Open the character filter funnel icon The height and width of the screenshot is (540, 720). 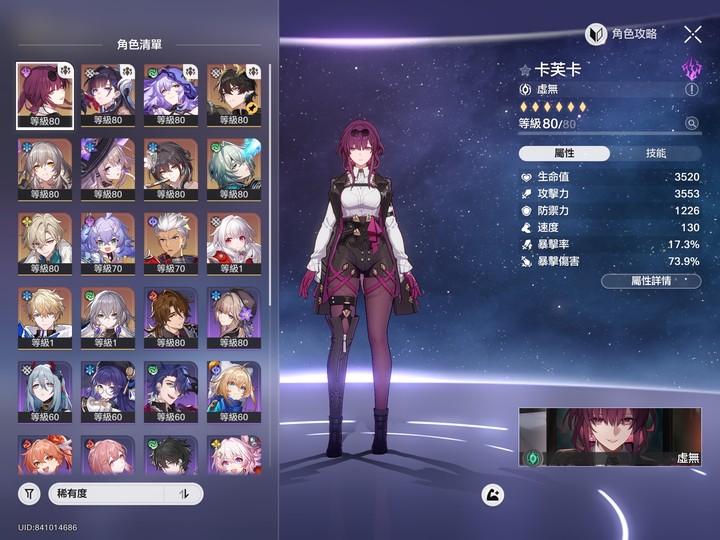[x=30, y=493]
